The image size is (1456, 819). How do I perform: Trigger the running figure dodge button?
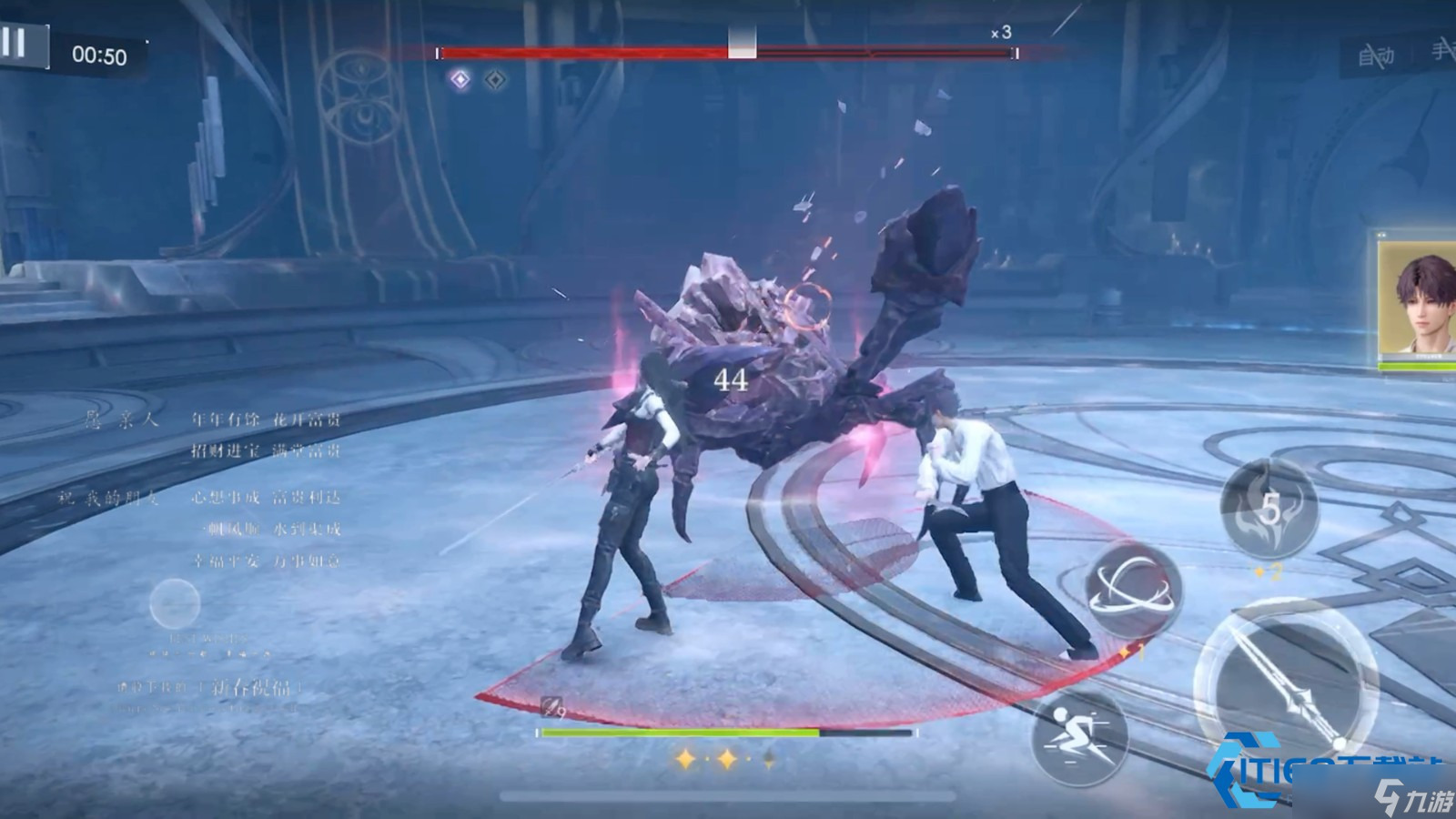point(1080,736)
